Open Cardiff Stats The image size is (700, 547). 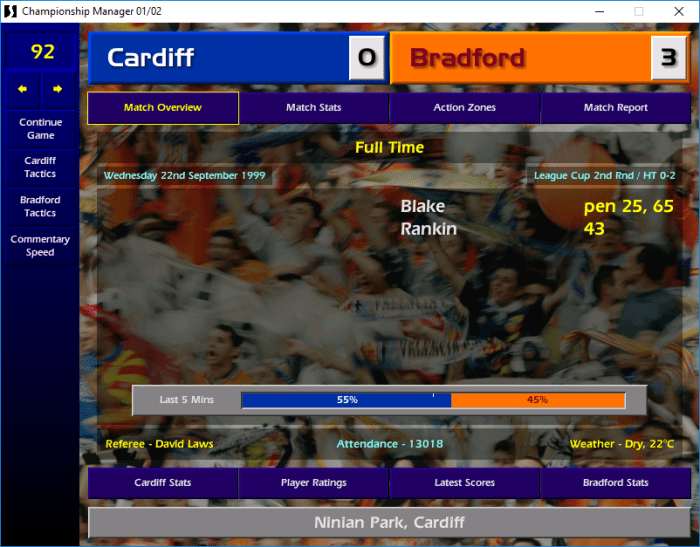click(x=163, y=483)
